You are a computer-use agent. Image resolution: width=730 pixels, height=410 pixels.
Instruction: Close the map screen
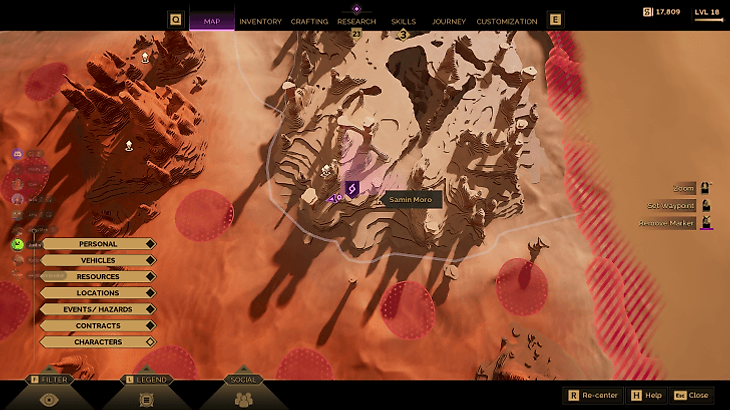coord(691,395)
